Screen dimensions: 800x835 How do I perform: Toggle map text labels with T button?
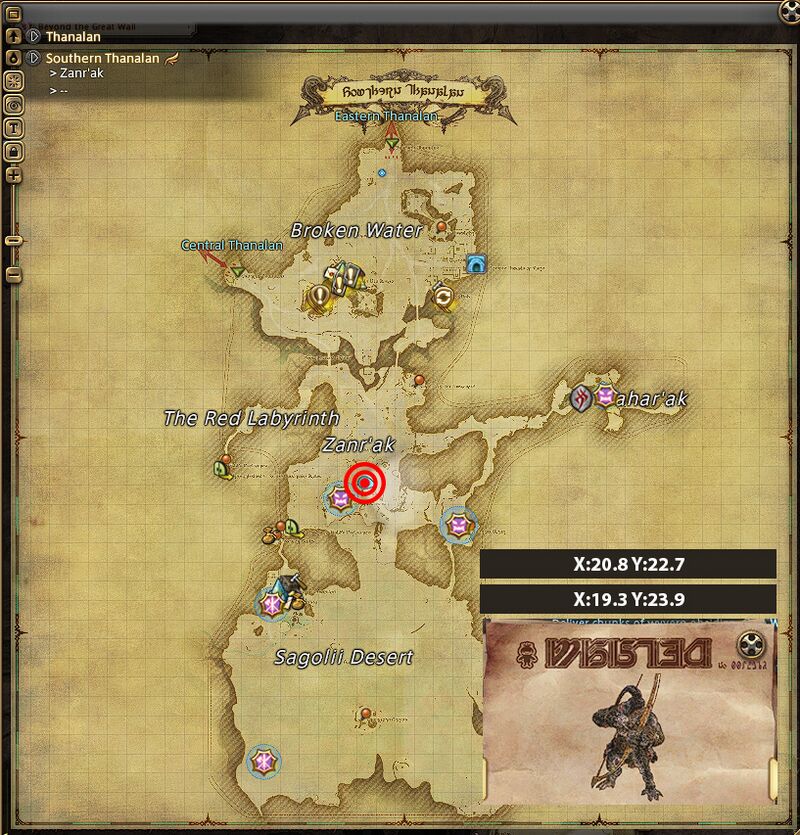click(x=14, y=127)
